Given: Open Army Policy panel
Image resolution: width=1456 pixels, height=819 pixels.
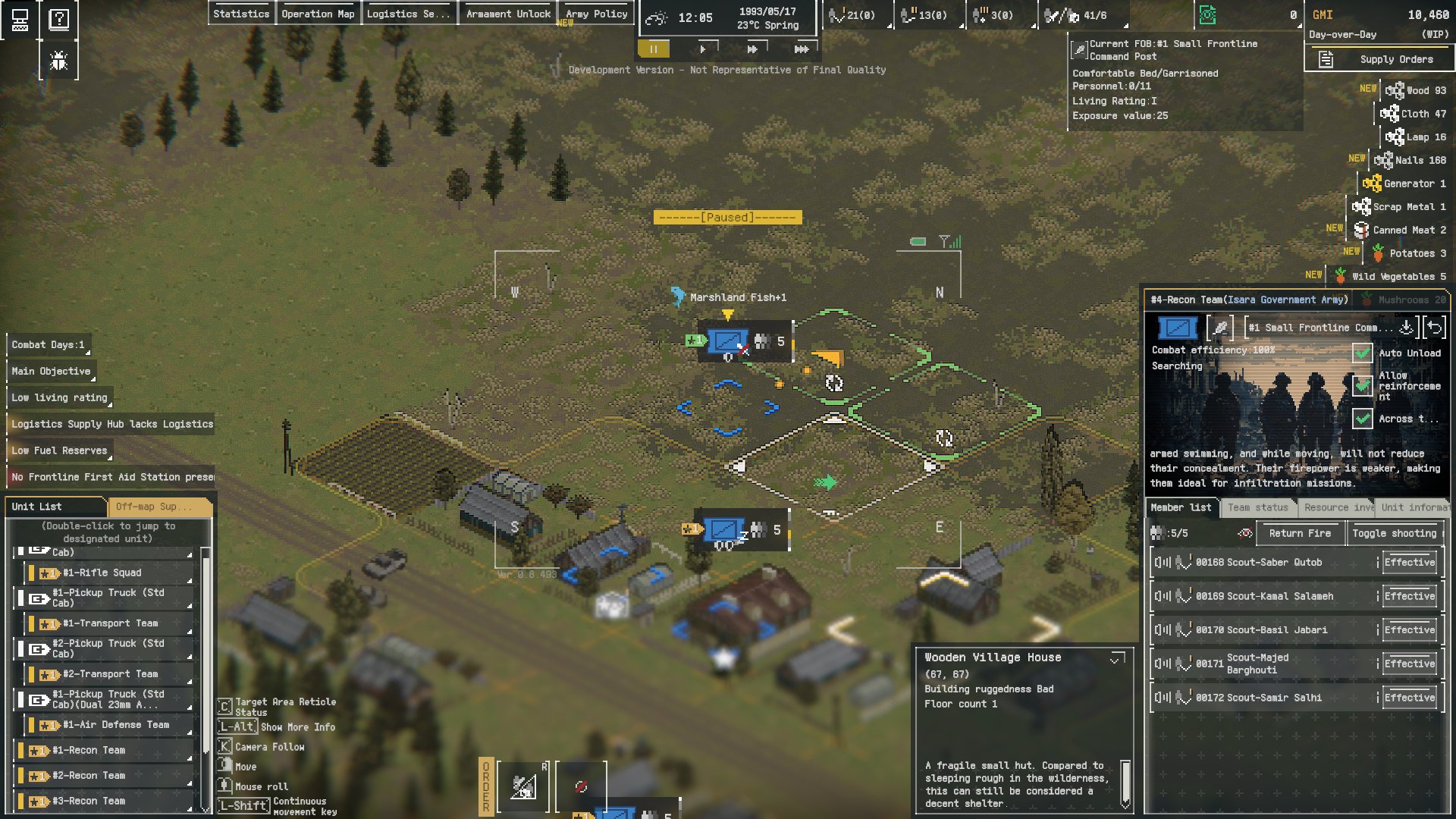Looking at the screenshot, I should click(596, 14).
